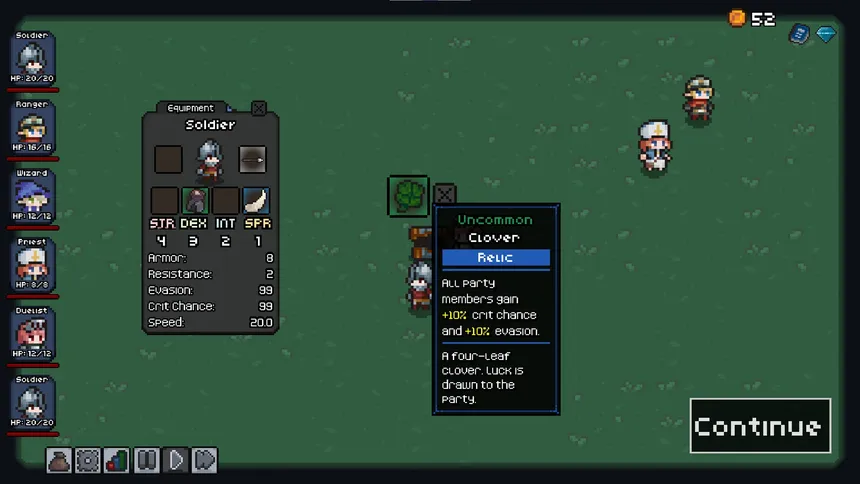
Task: Show the bar chart statistics
Action: click(117, 460)
